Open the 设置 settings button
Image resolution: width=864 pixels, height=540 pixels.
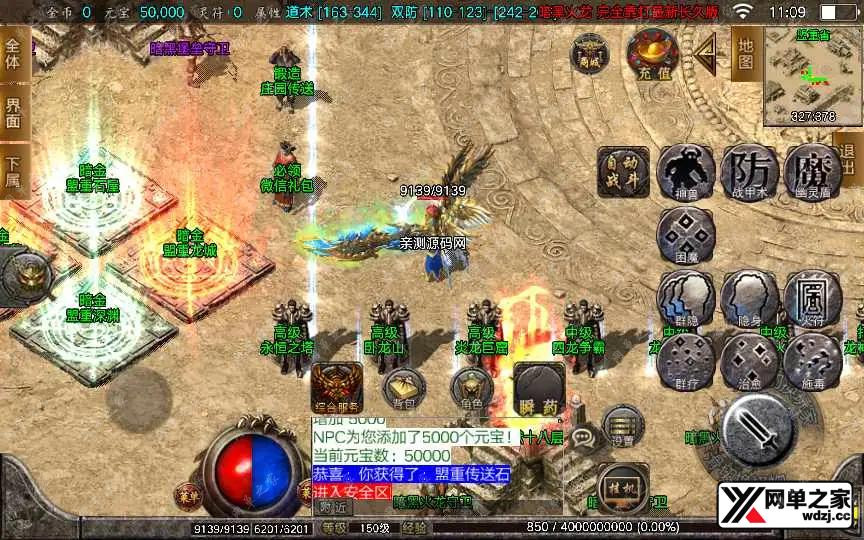[623, 426]
